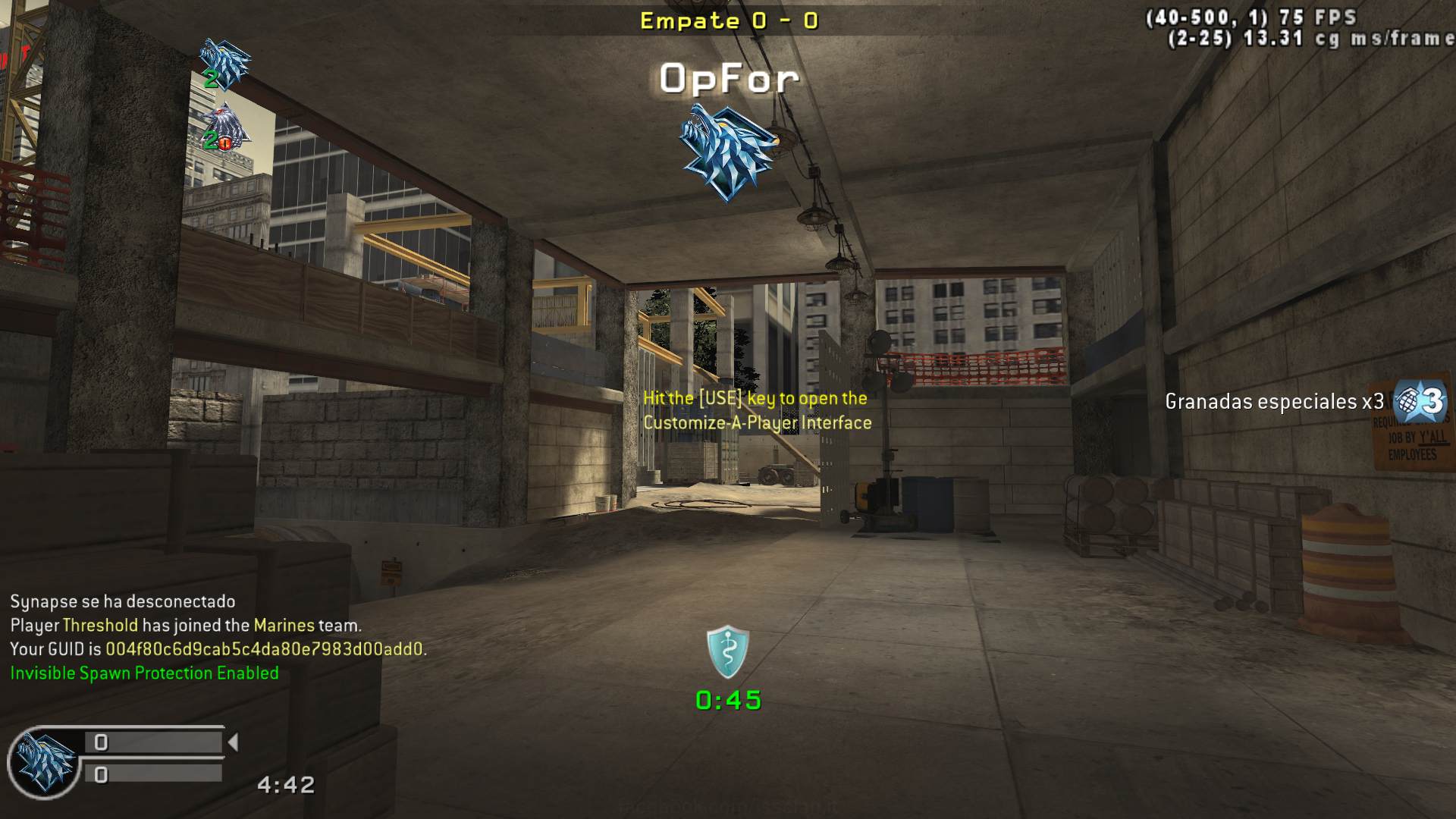Click the teal medic shield icon
The image size is (1456, 819).
pos(728,652)
